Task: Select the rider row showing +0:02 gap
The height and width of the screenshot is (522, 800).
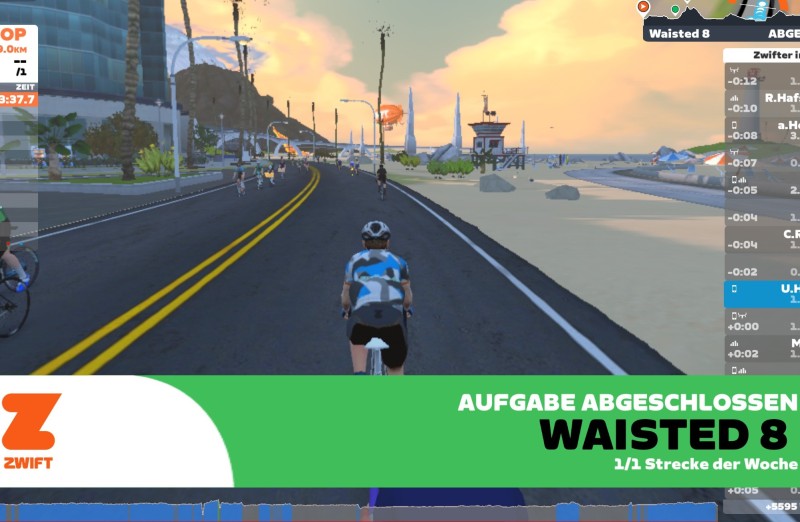Action: pos(762,347)
